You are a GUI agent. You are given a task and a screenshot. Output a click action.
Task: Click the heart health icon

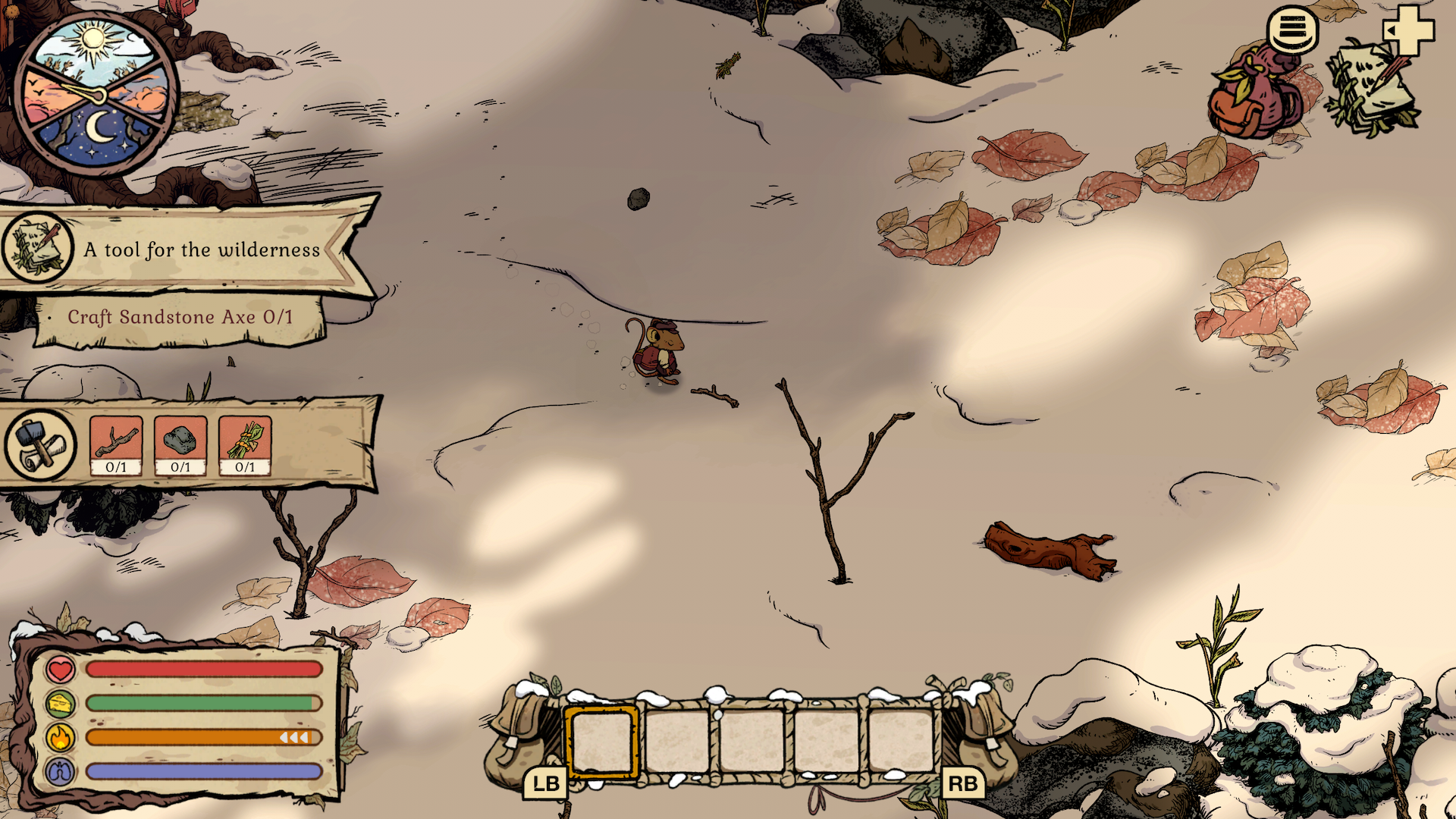tap(59, 671)
